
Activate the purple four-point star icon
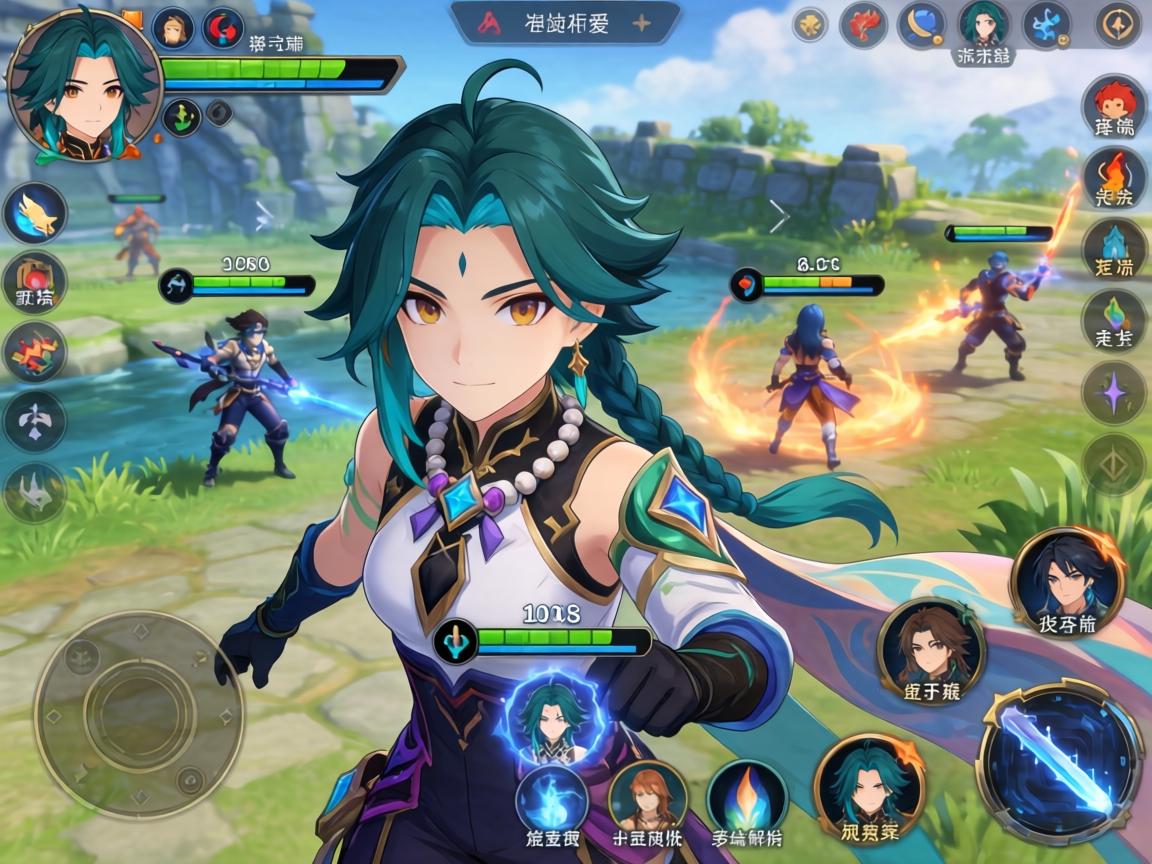tap(1114, 391)
